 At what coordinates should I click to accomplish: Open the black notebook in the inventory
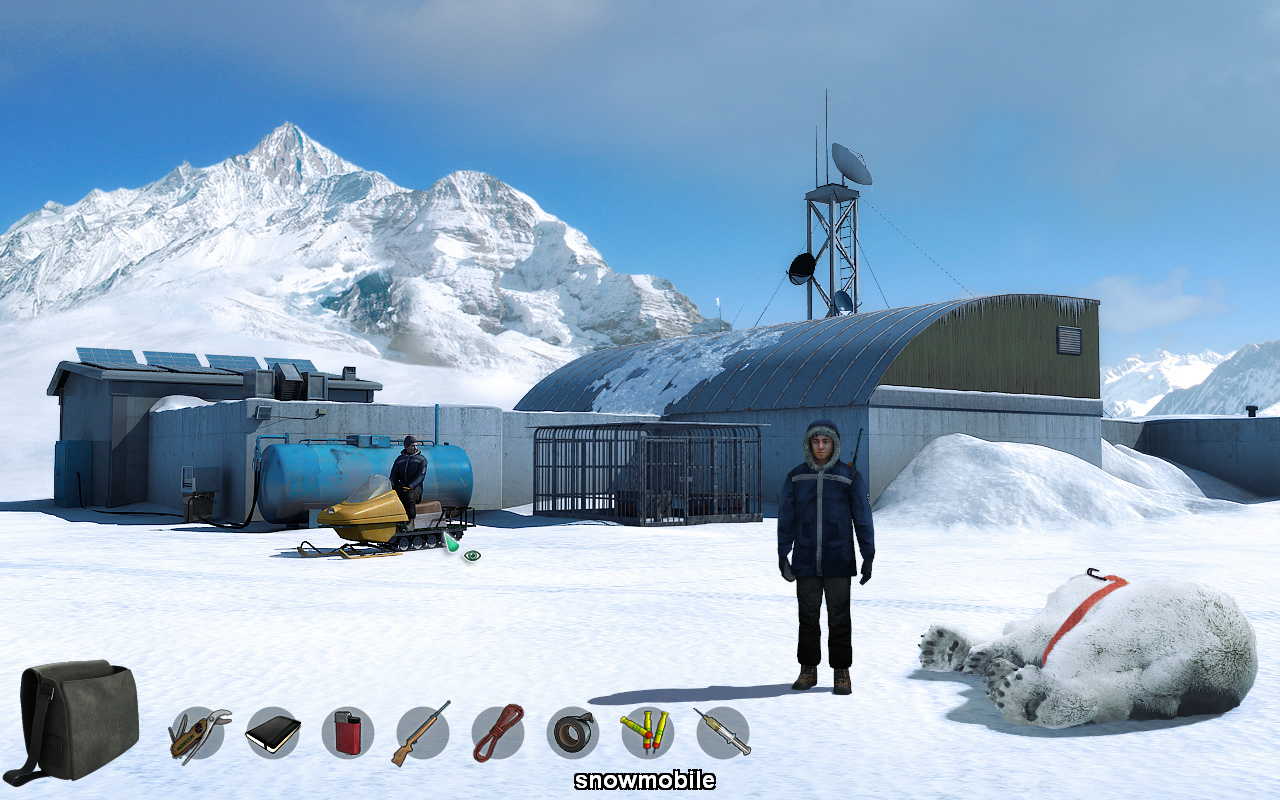pyautogui.click(x=270, y=734)
